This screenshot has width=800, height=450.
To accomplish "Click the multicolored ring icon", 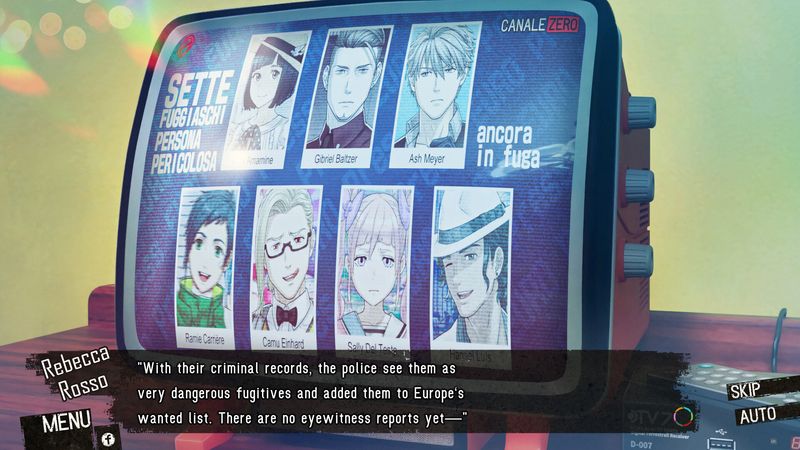I will (684, 415).
